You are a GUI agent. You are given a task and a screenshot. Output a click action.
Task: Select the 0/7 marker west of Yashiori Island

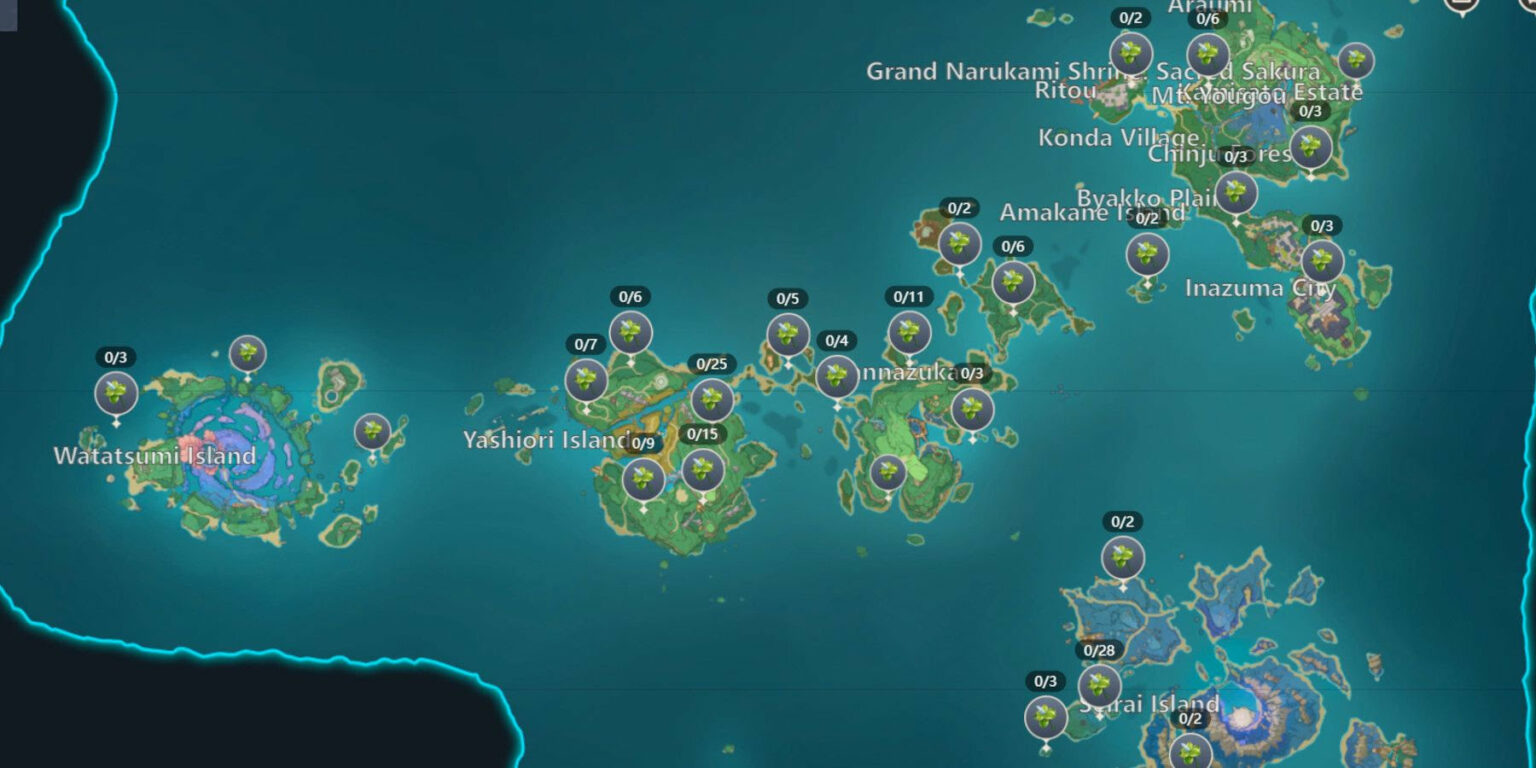tap(585, 380)
